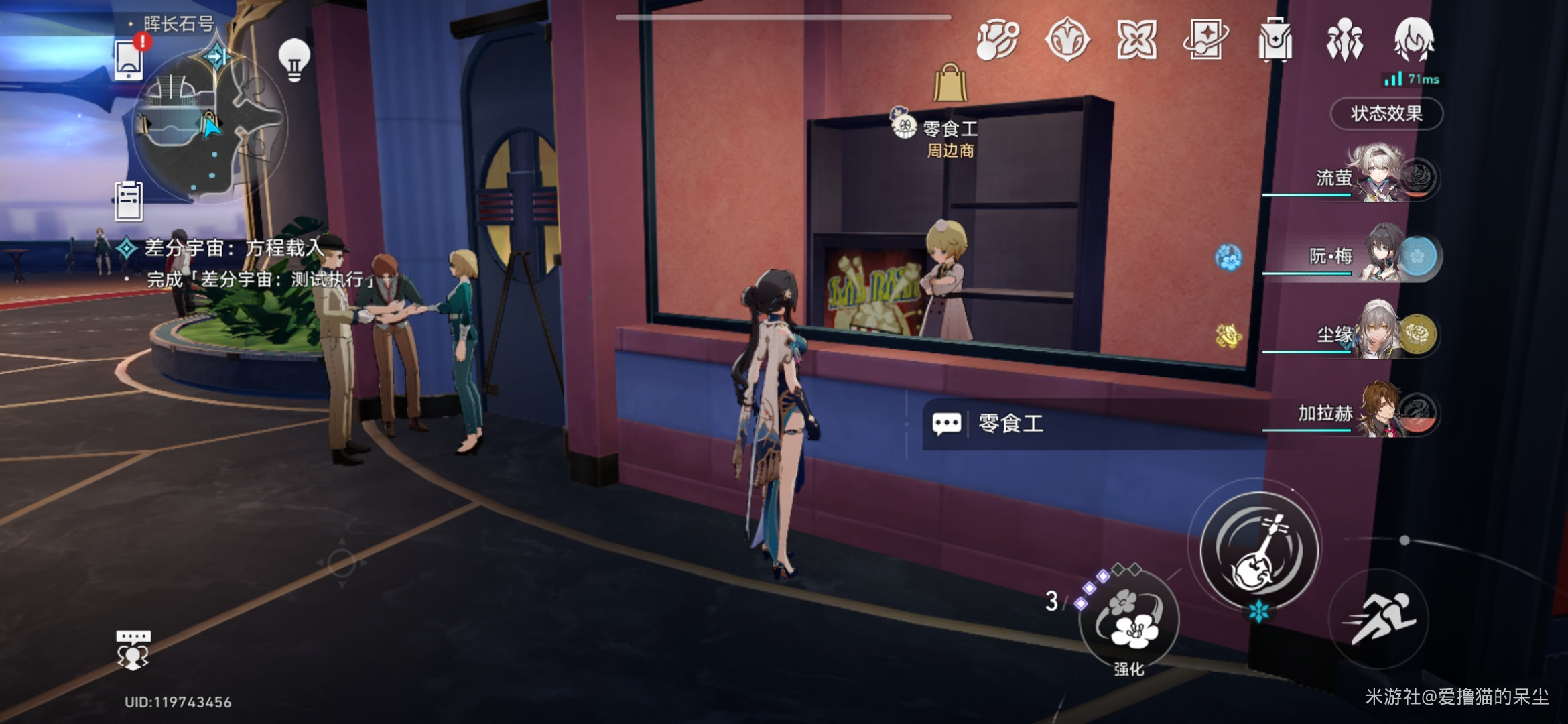Open the circular minimap
Image resolution: width=1568 pixels, height=724 pixels.
tap(208, 127)
